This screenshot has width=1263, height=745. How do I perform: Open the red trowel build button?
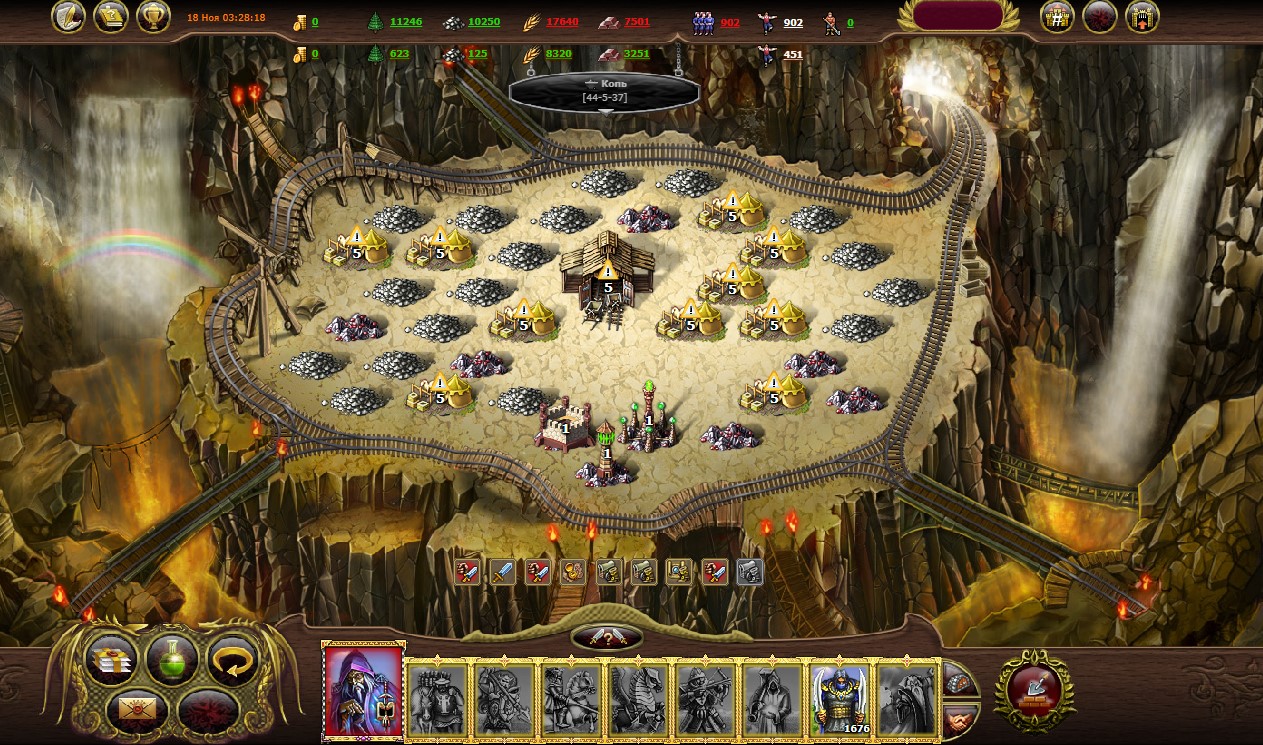[1034, 688]
